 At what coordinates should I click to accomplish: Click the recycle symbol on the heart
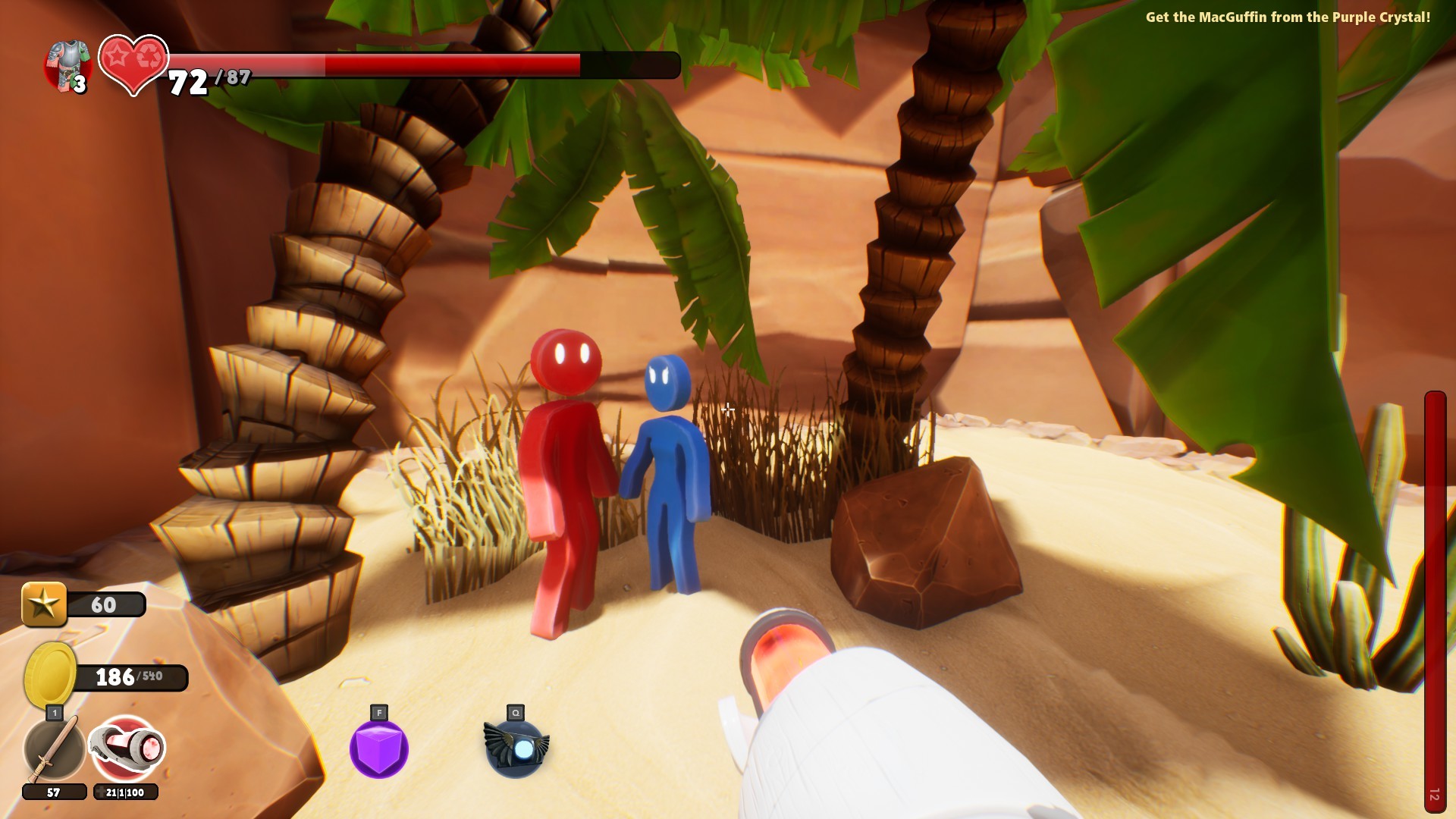coord(149,57)
